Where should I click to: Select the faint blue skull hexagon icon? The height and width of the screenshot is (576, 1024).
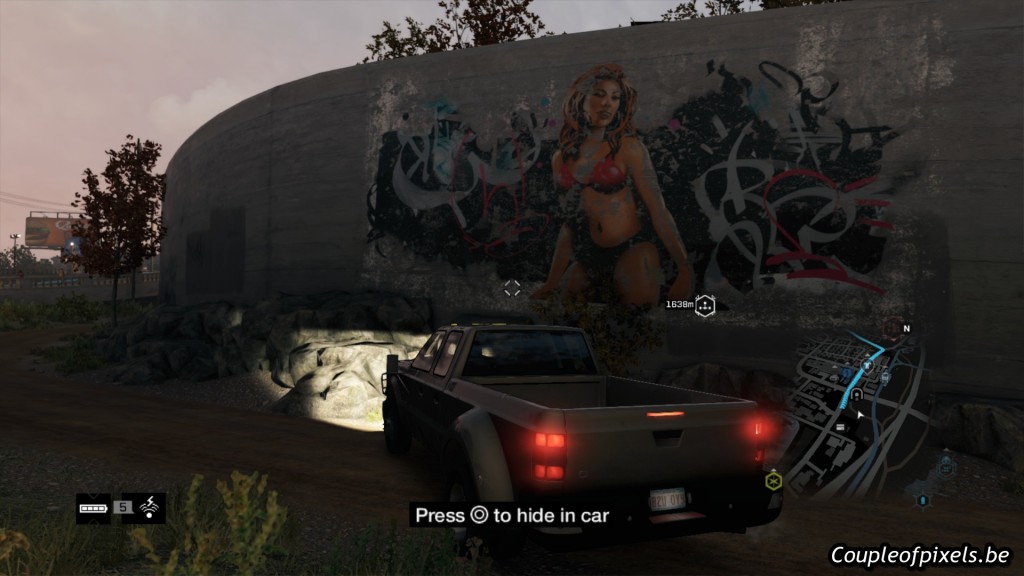[x=946, y=463]
